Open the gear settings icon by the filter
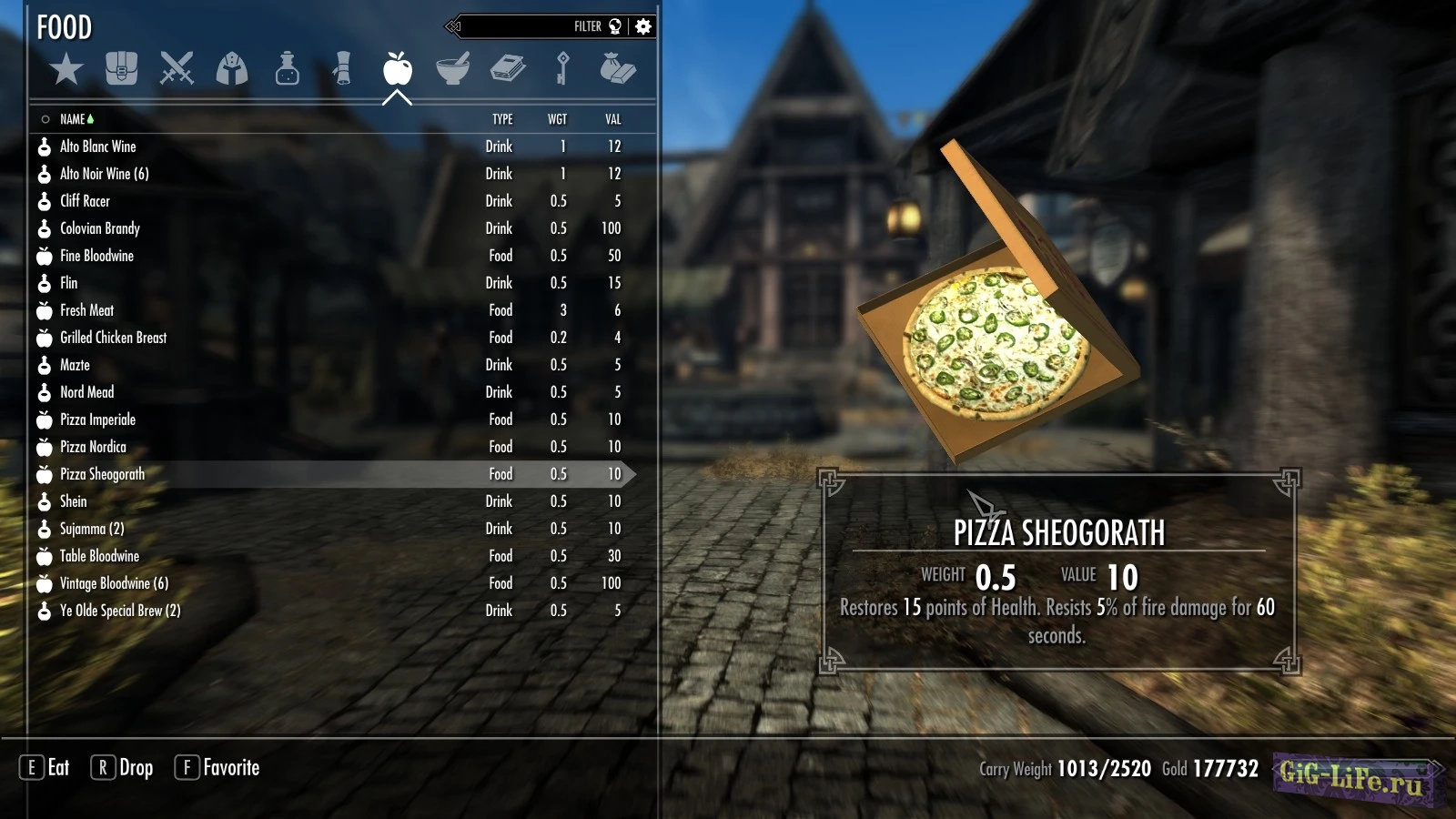The width and height of the screenshot is (1456, 819). coord(643,26)
